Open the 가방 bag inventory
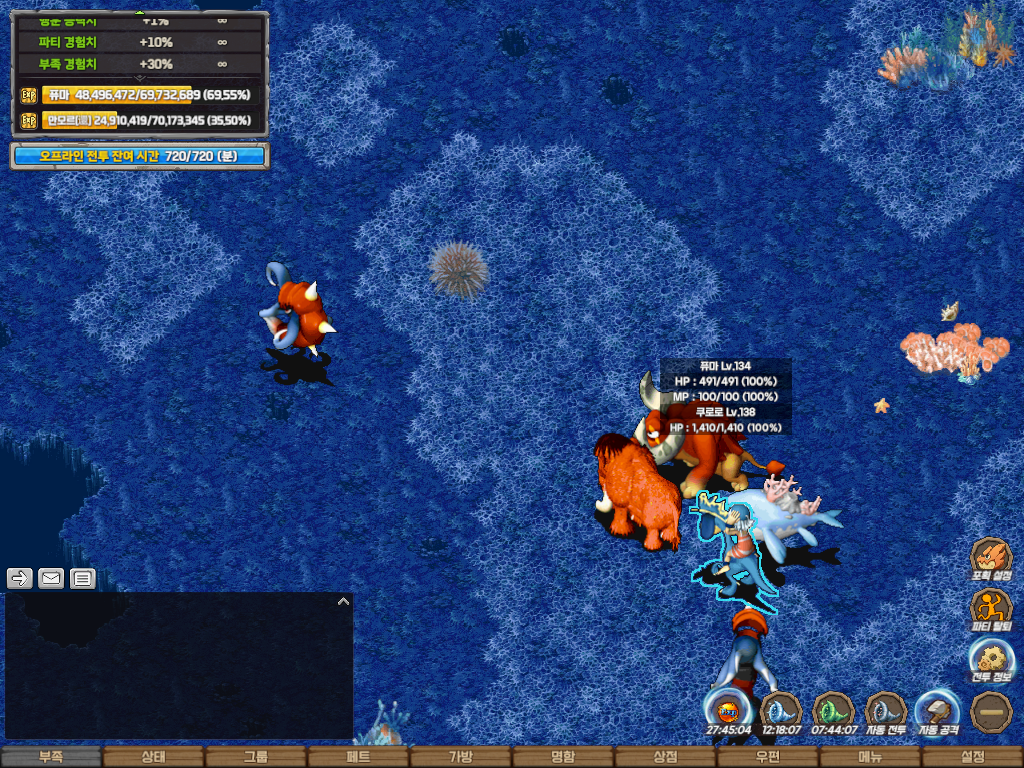This screenshot has height=768, width=1024. click(460, 757)
